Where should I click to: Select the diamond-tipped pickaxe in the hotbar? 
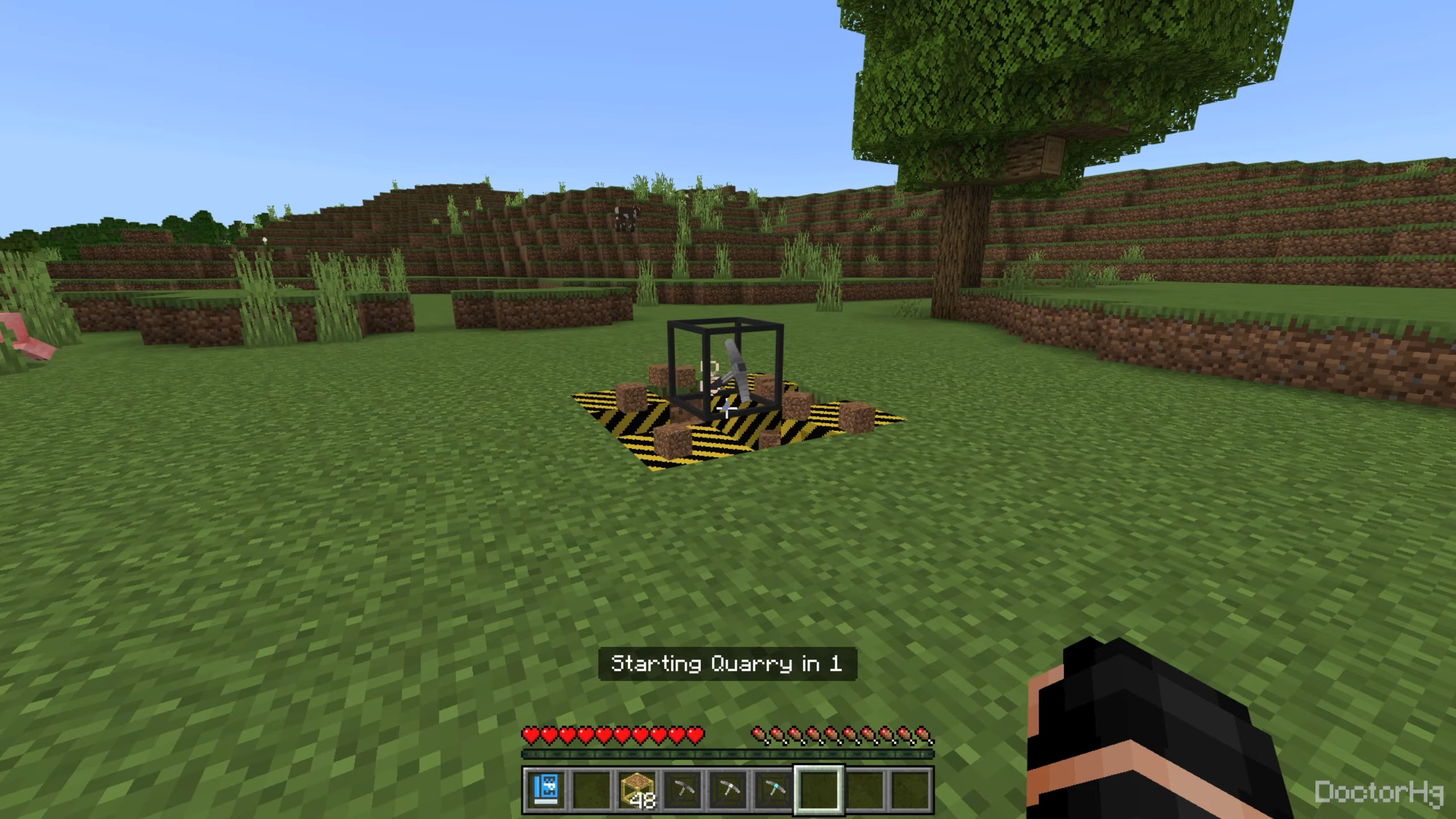click(775, 789)
